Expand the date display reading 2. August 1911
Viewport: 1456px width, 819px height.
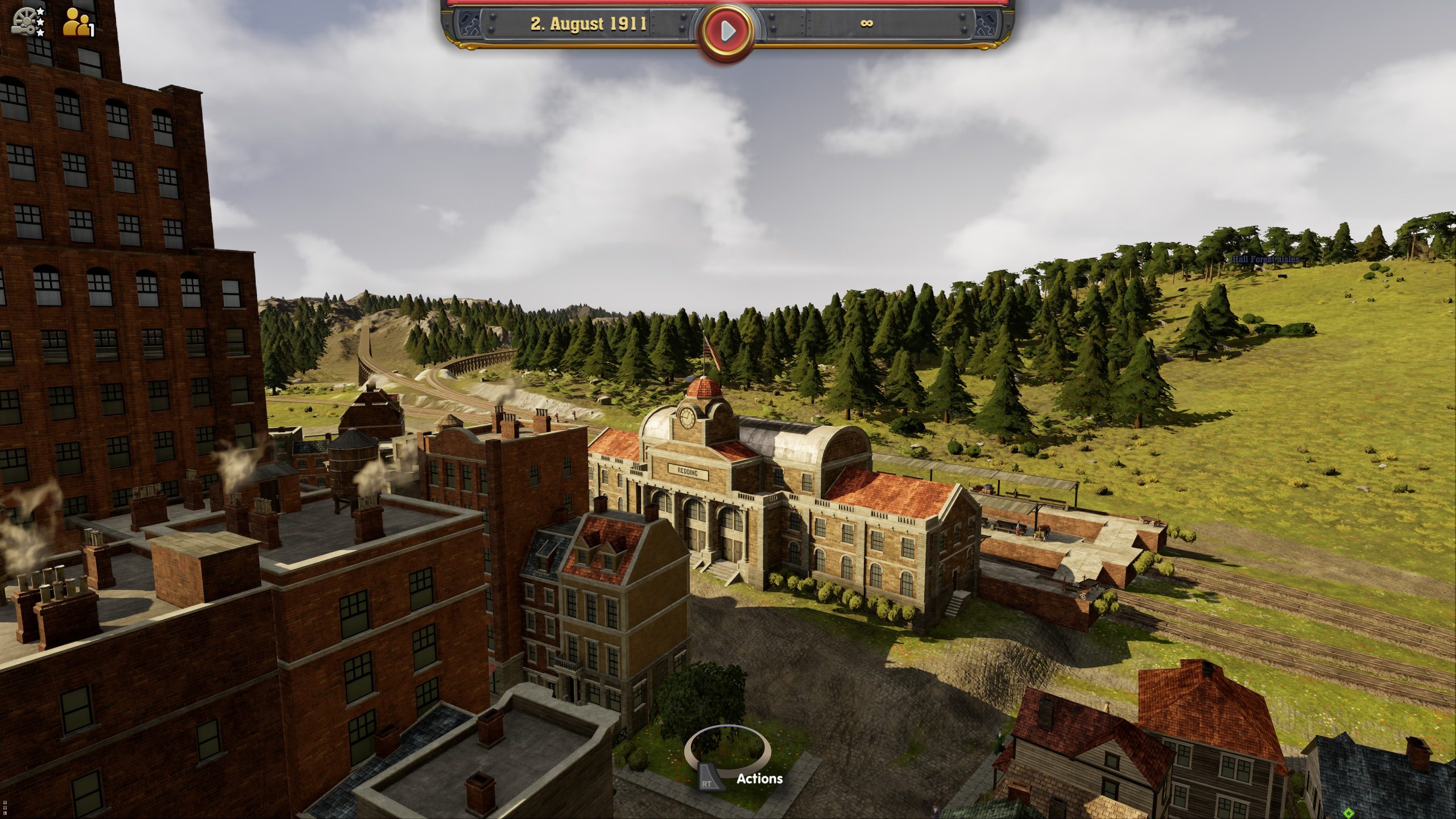[589, 24]
